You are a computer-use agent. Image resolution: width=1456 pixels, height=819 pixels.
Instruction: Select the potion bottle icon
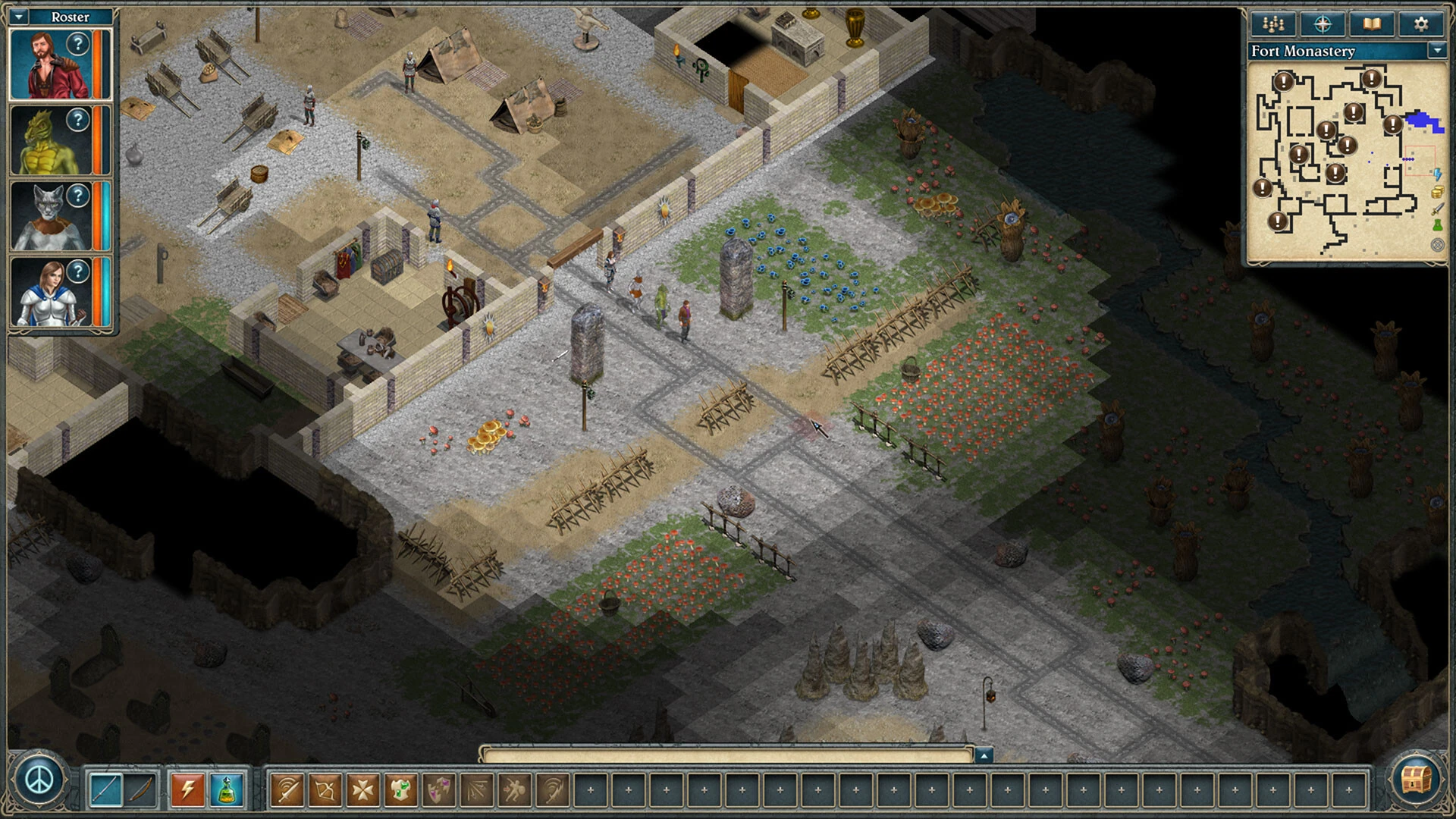pos(226,789)
